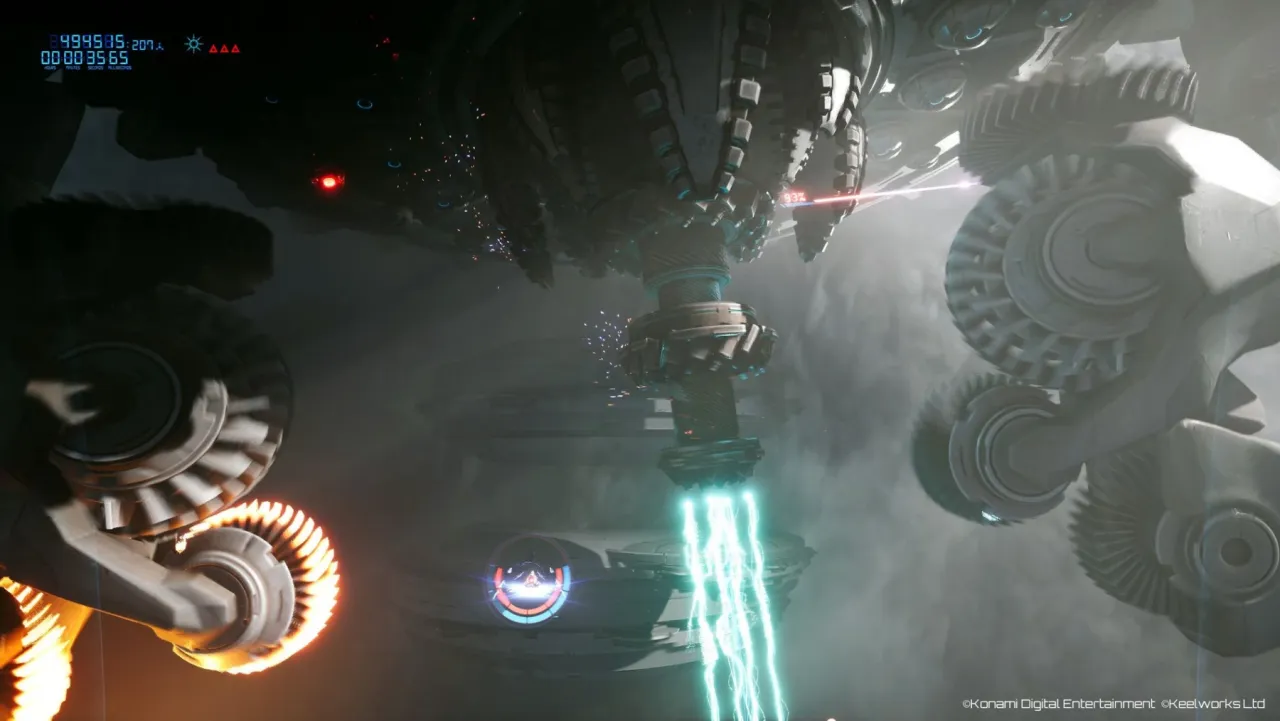This screenshot has height=721, width=1280.
Task: Click the MILLISECONDS label under the timer
Action: [x=119, y=68]
